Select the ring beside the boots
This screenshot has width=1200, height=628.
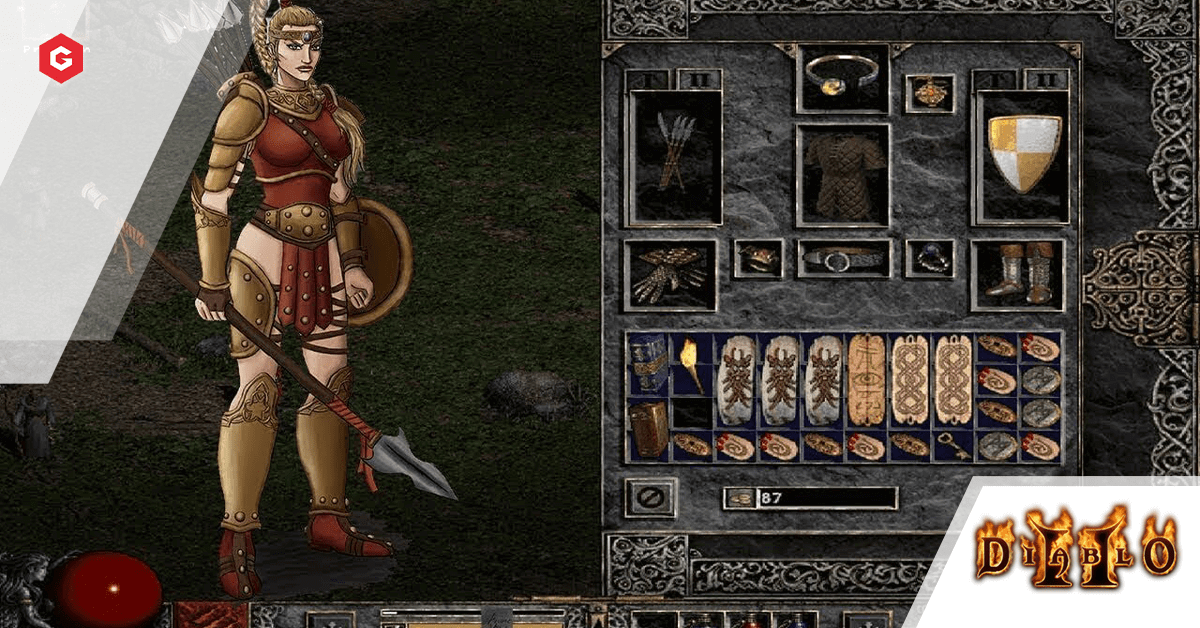point(929,258)
